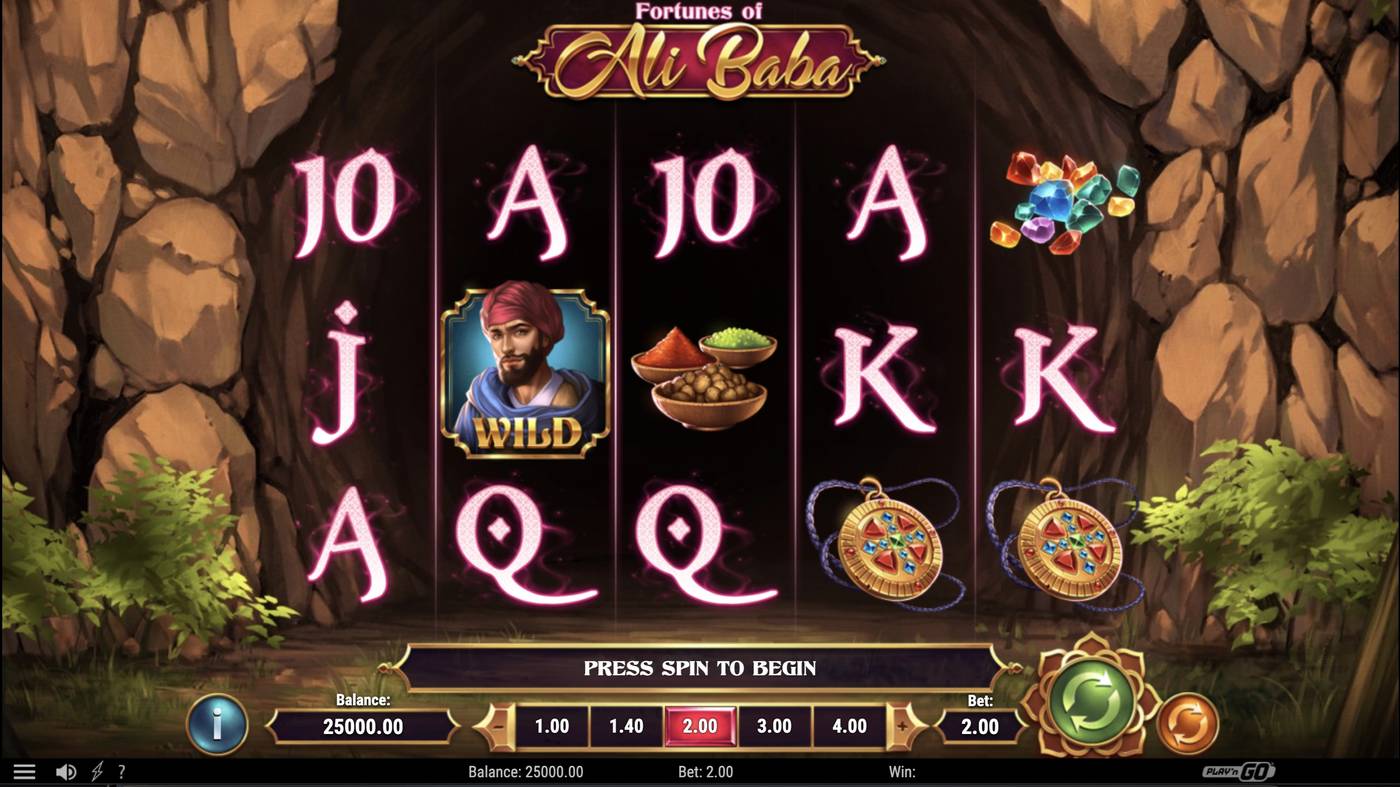Click the Balance display showing 25000.00
Viewport: 1400px width, 787px height.
coord(364,727)
